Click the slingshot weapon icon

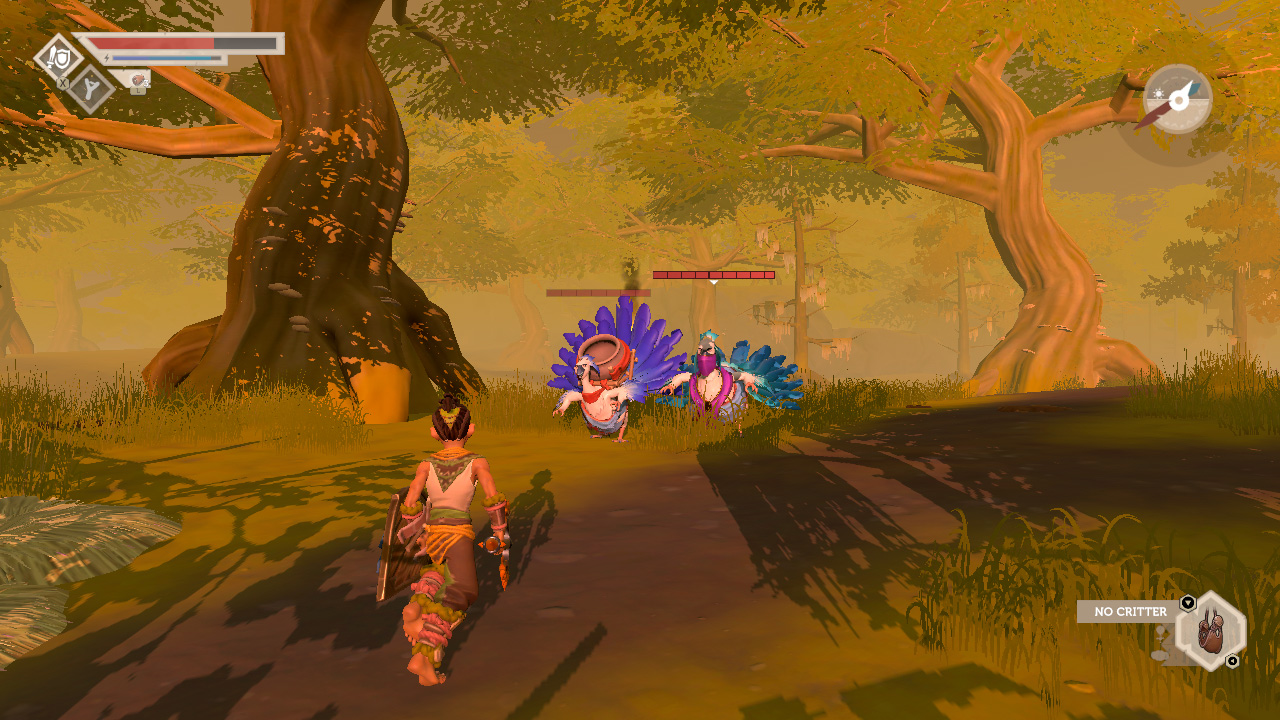click(x=90, y=88)
